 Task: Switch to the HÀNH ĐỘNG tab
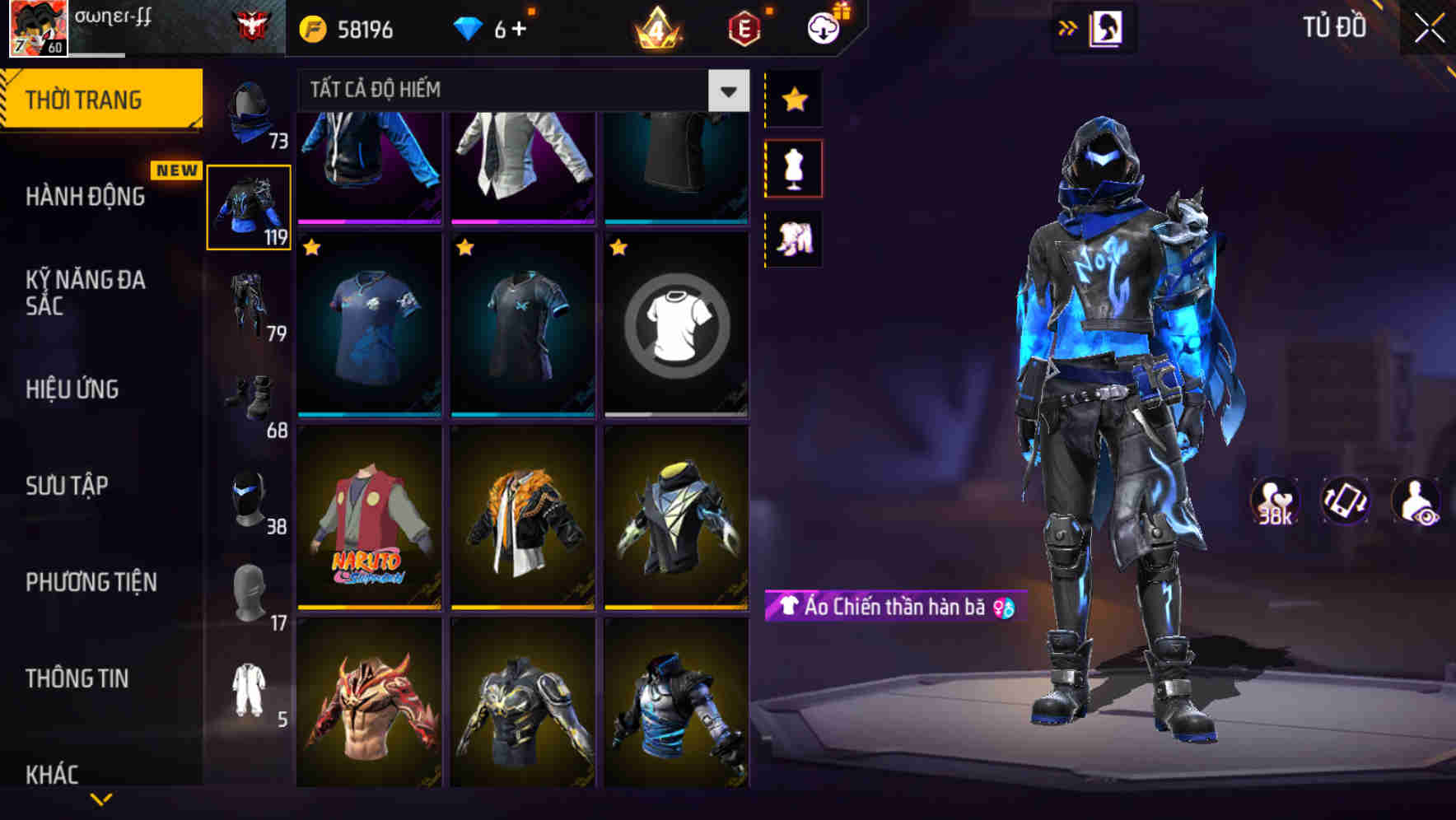[x=86, y=196]
